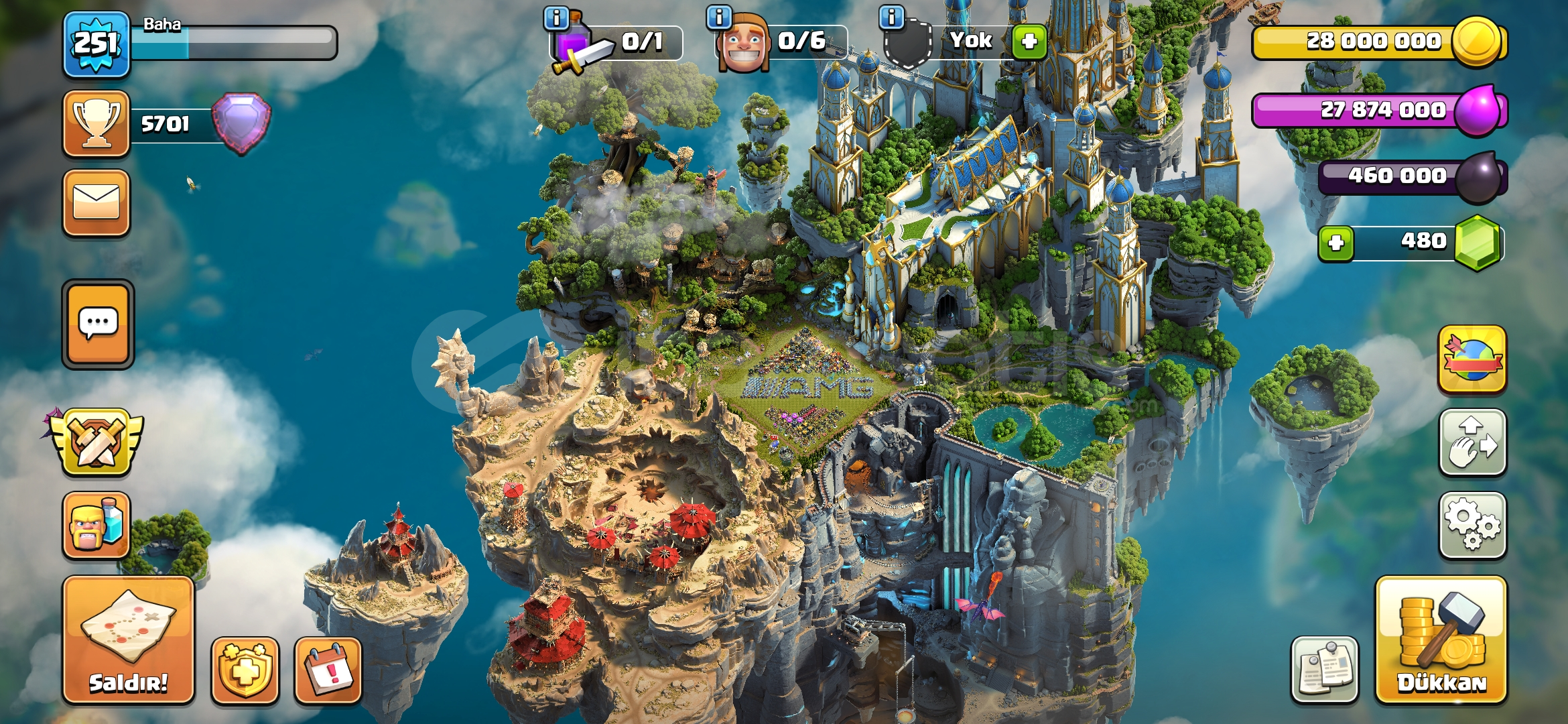The width and height of the screenshot is (1568, 724).
Task: Tap the Saldır! attack button
Action: coord(129,640)
